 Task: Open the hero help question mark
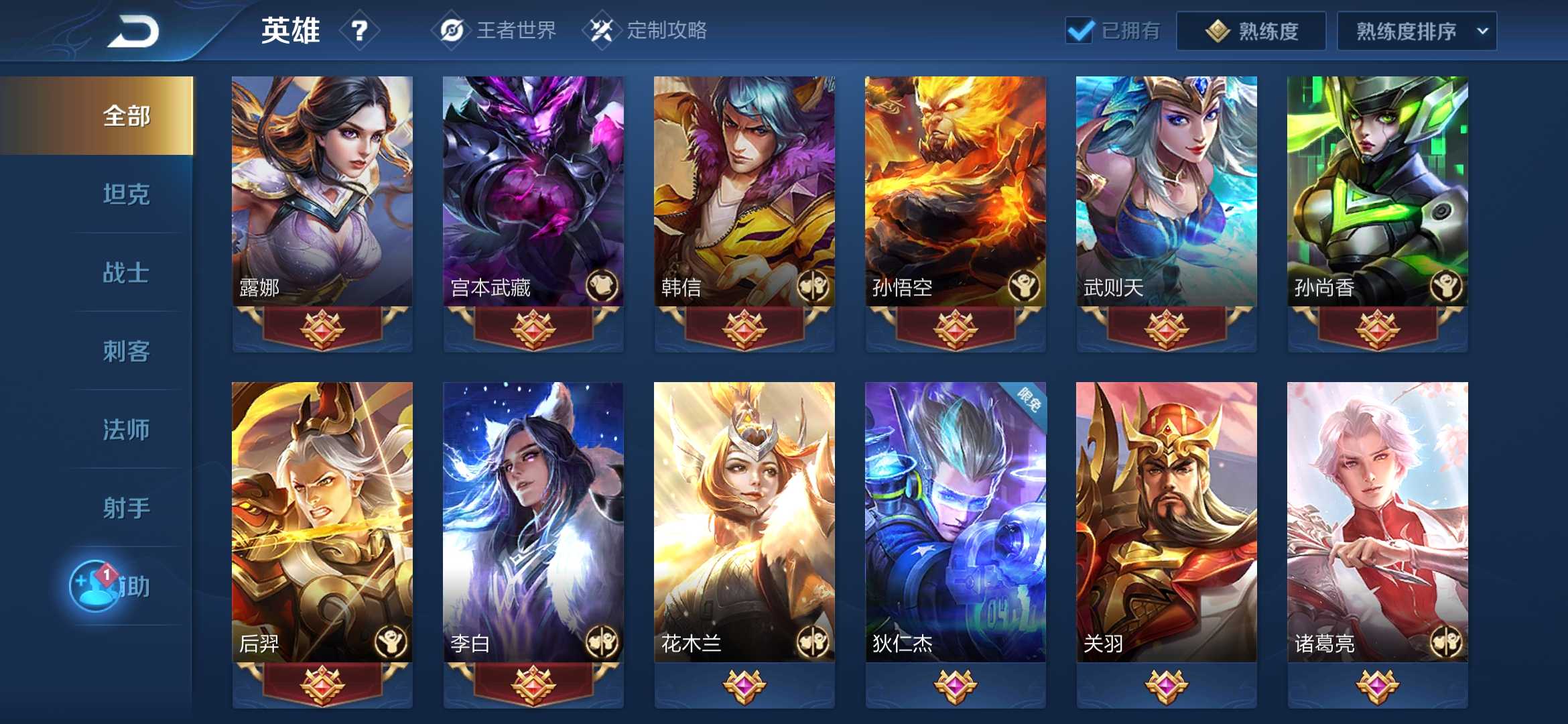(x=360, y=31)
